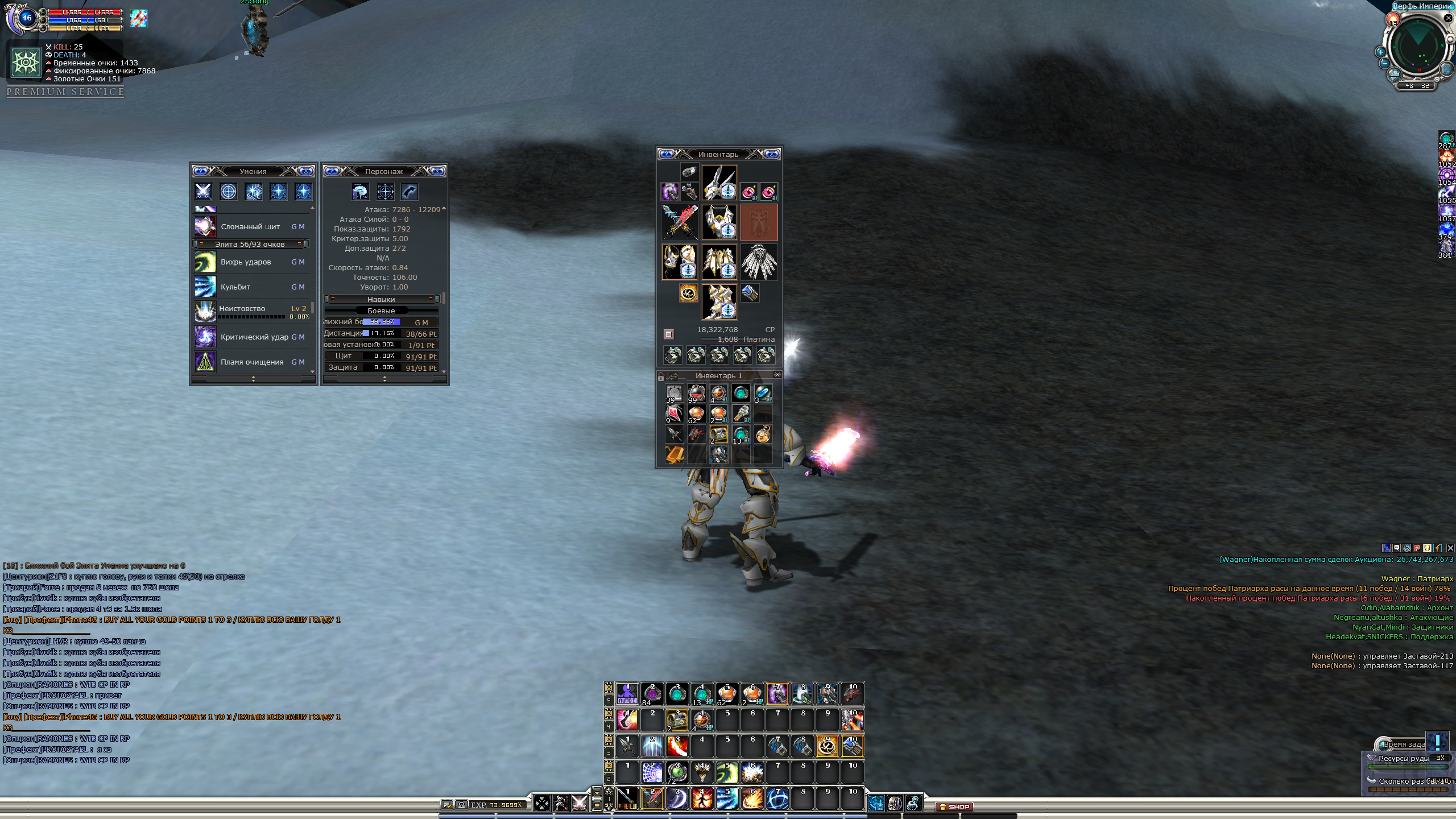1456x819 pixels.
Task: Use the PREMIUM sword hotbar slot
Action: click(627, 799)
